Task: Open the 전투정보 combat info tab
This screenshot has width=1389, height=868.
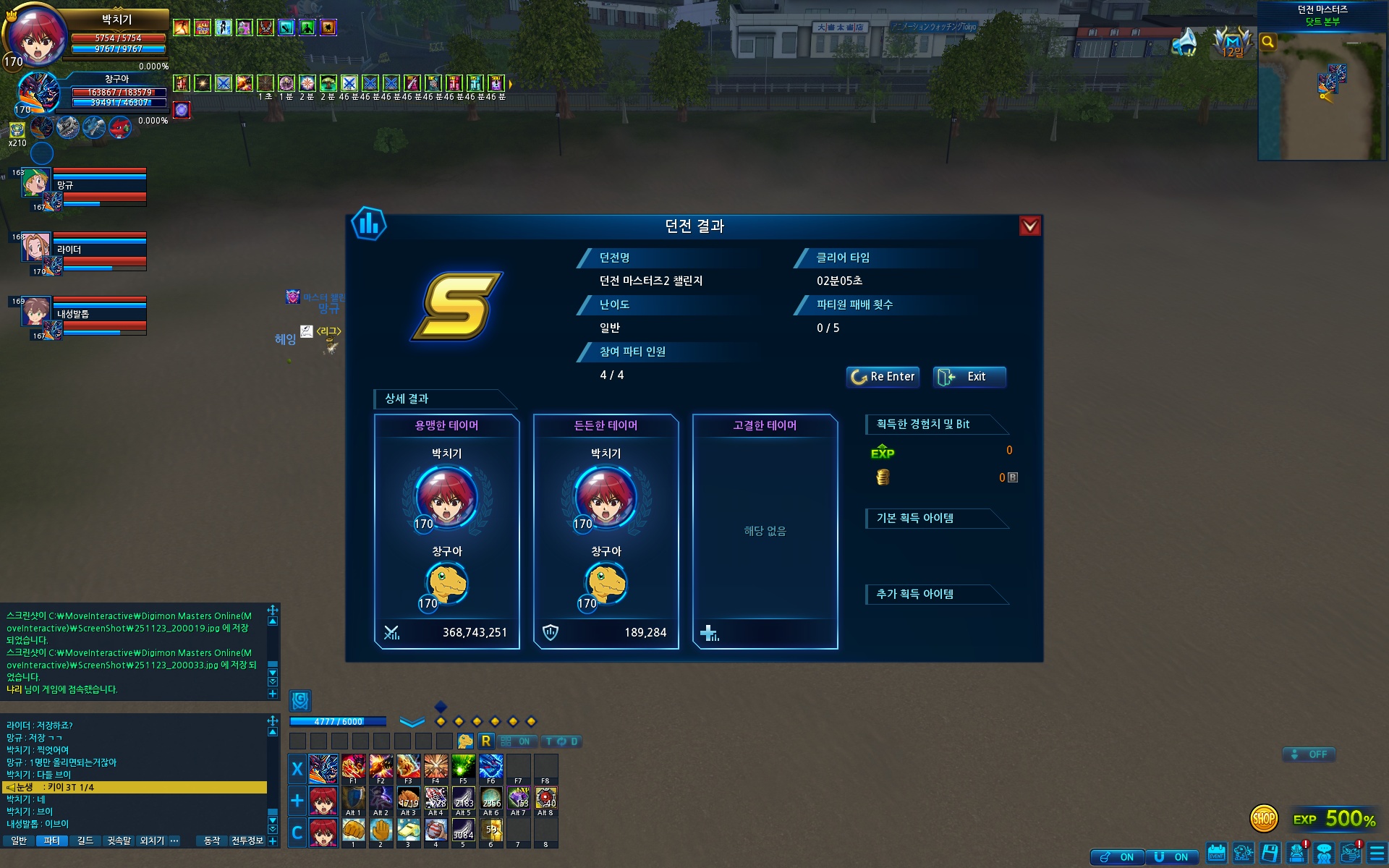Action: [247, 841]
